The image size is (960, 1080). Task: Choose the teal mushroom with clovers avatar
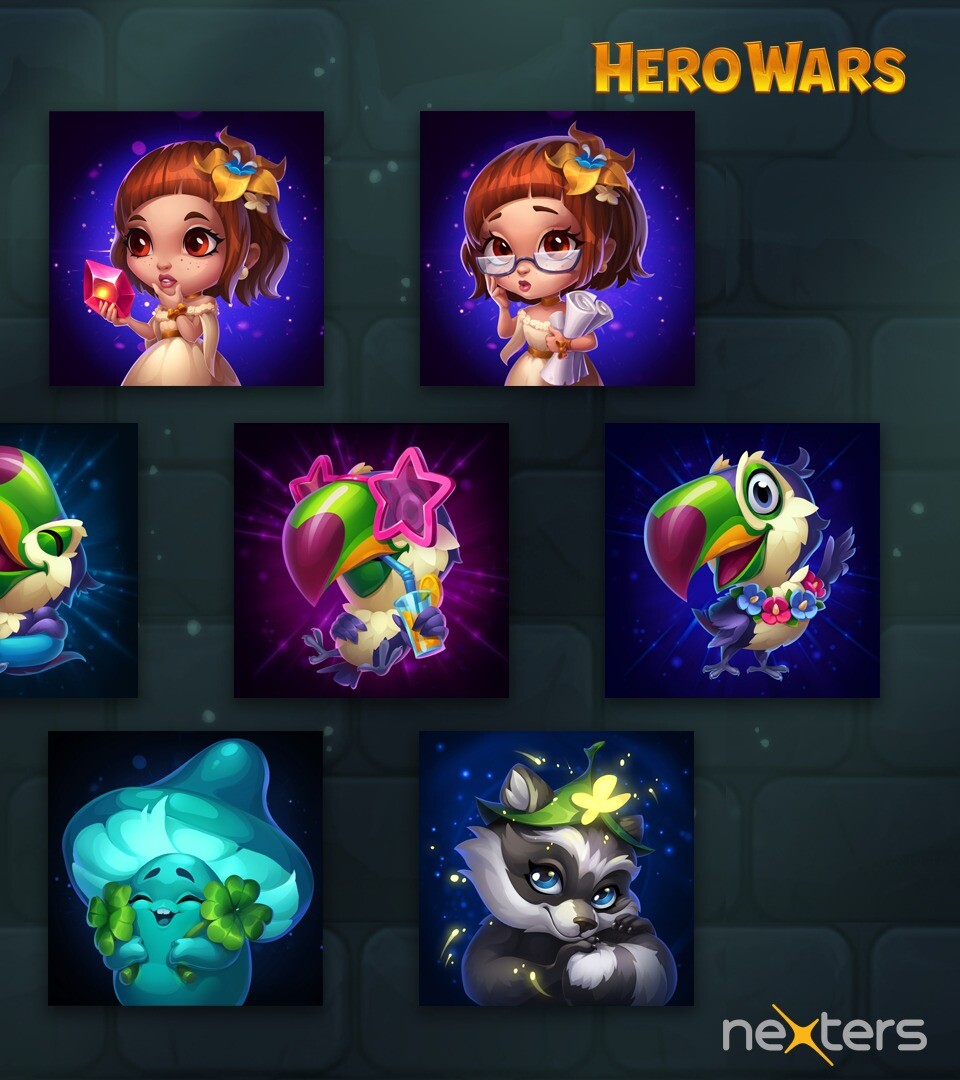coord(185,868)
